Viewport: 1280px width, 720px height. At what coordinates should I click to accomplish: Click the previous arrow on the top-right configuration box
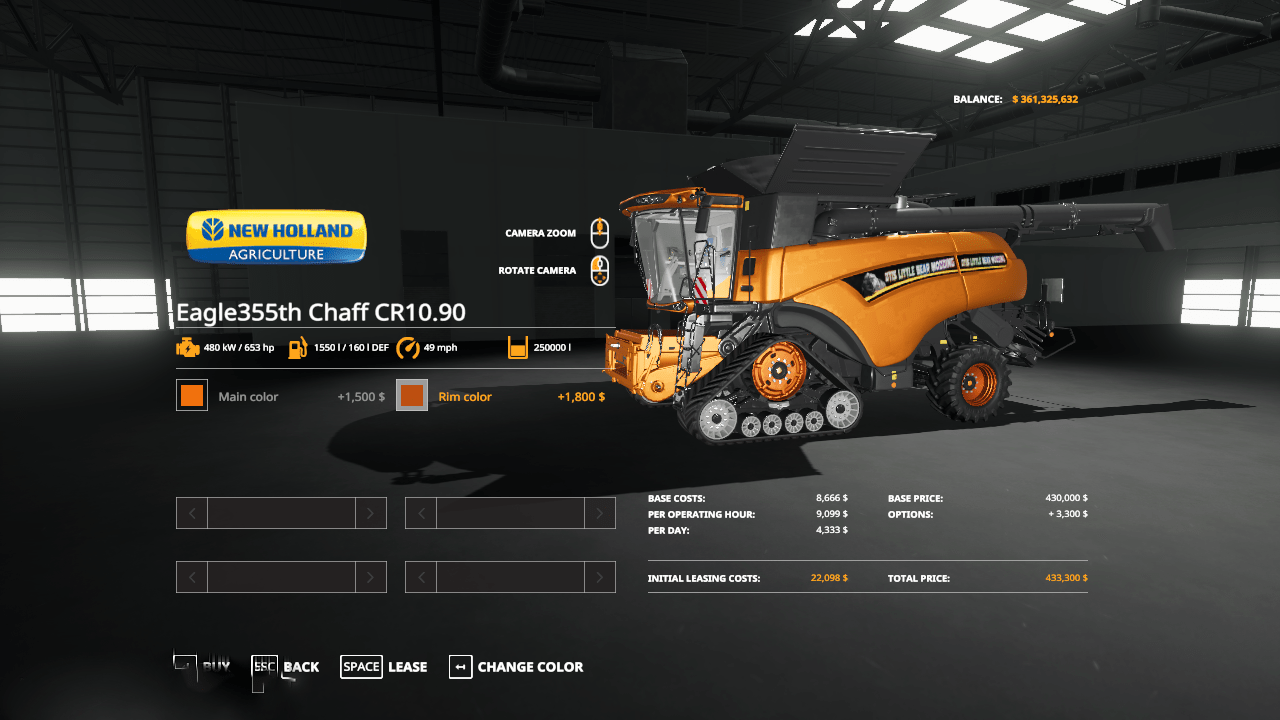click(x=420, y=512)
